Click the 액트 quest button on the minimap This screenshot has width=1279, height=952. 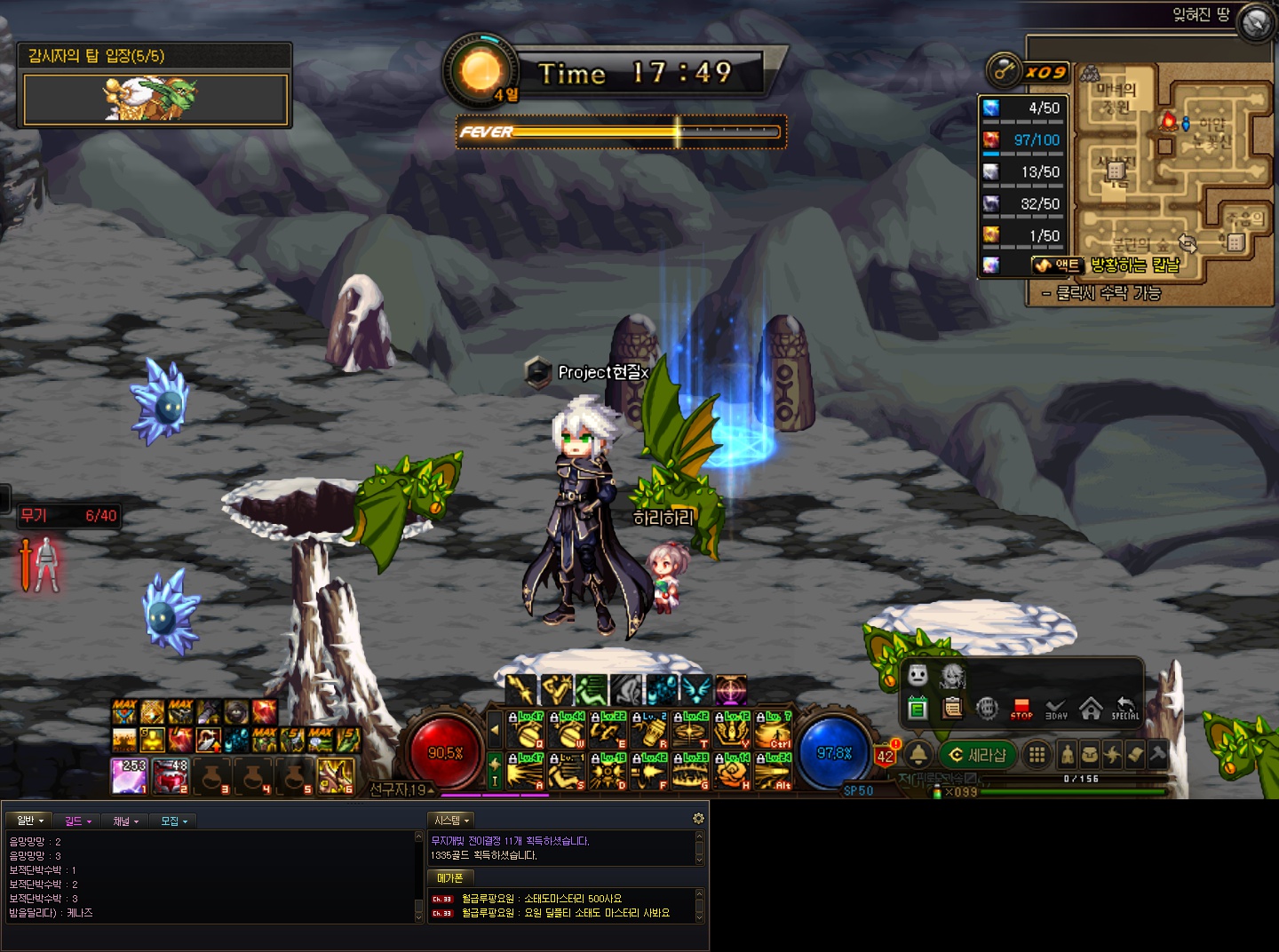click(x=1057, y=265)
